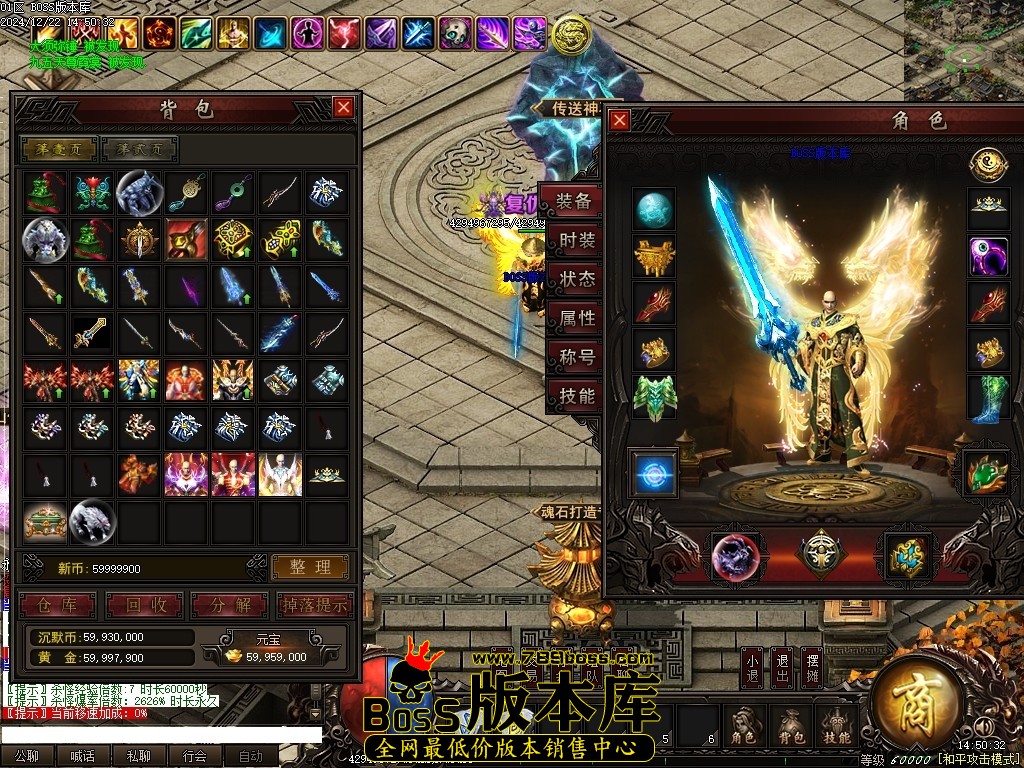Image resolution: width=1024 pixels, height=768 pixels.
Task: Switch to the second backpack page tab
Action: 140,150
